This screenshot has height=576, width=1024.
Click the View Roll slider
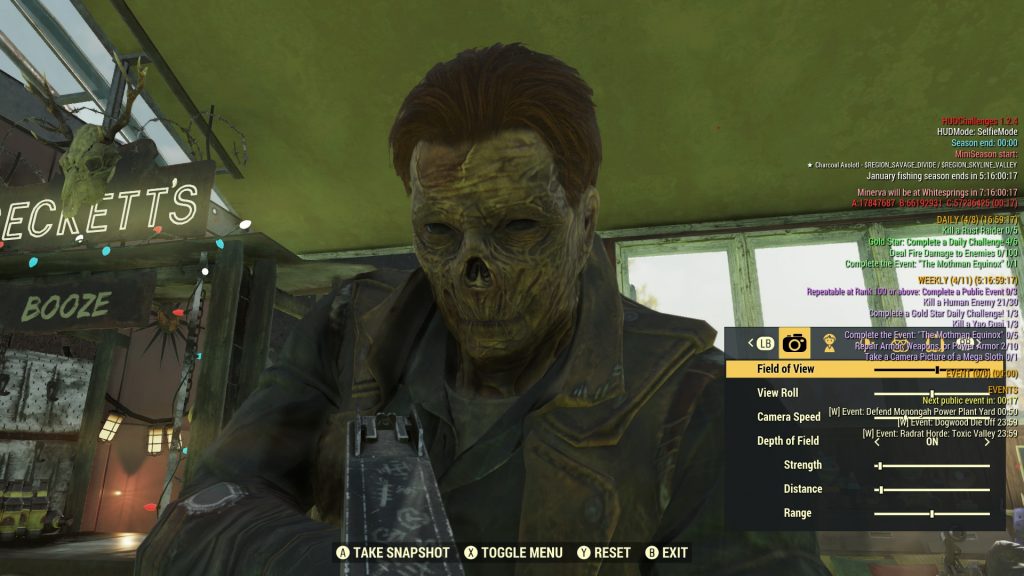932,393
